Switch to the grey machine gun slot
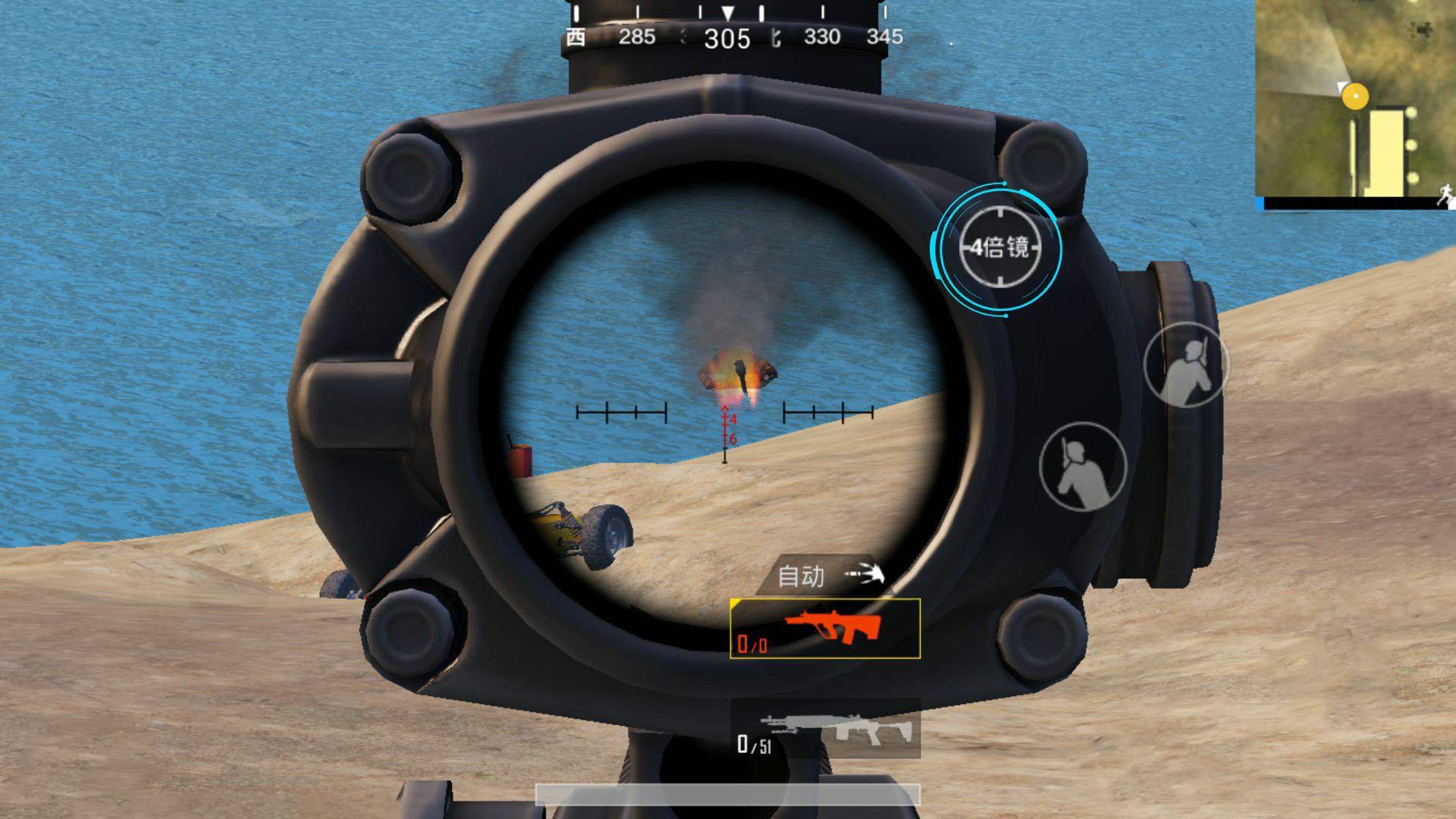1456x819 pixels. 825,730
